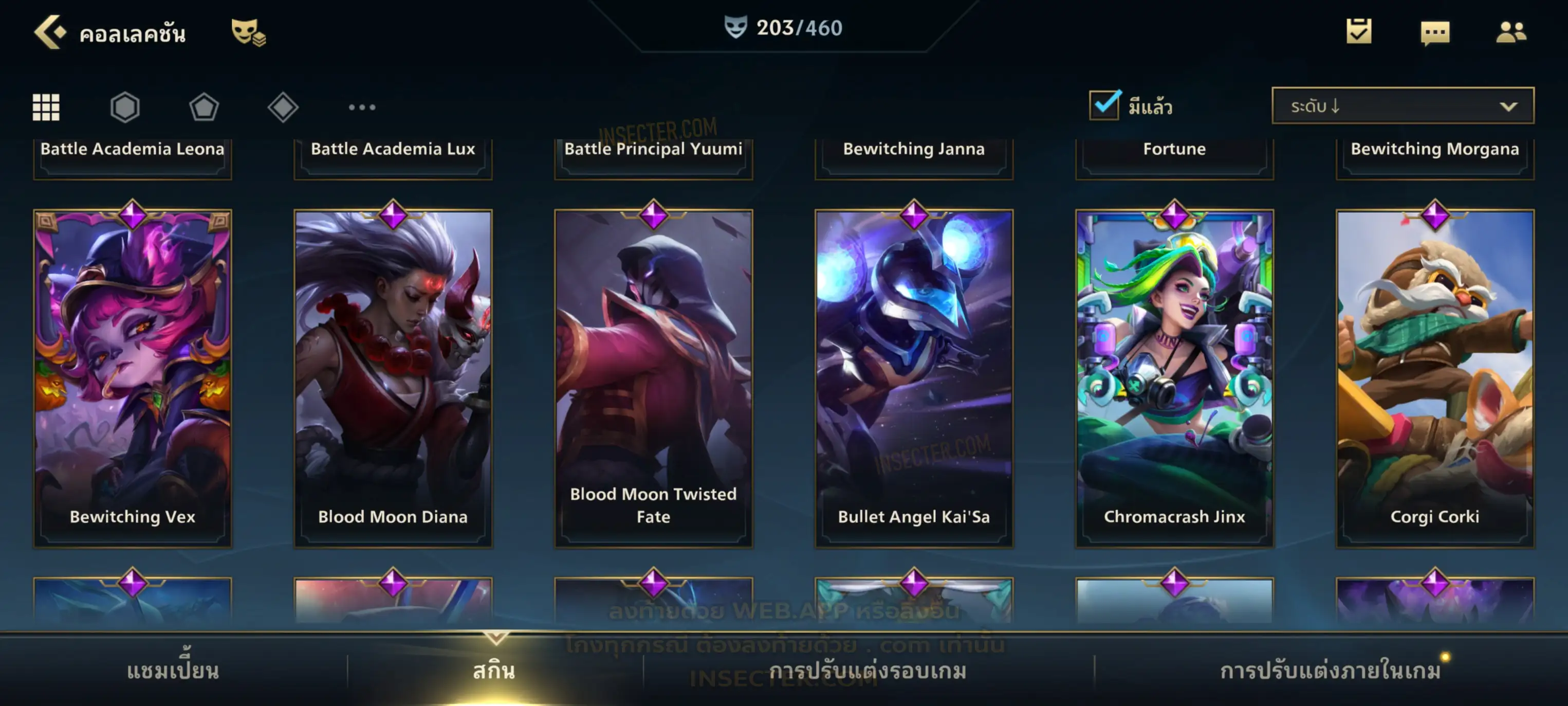The height and width of the screenshot is (706, 1568).
Task: Open the mask and coins icon
Action: (x=248, y=32)
